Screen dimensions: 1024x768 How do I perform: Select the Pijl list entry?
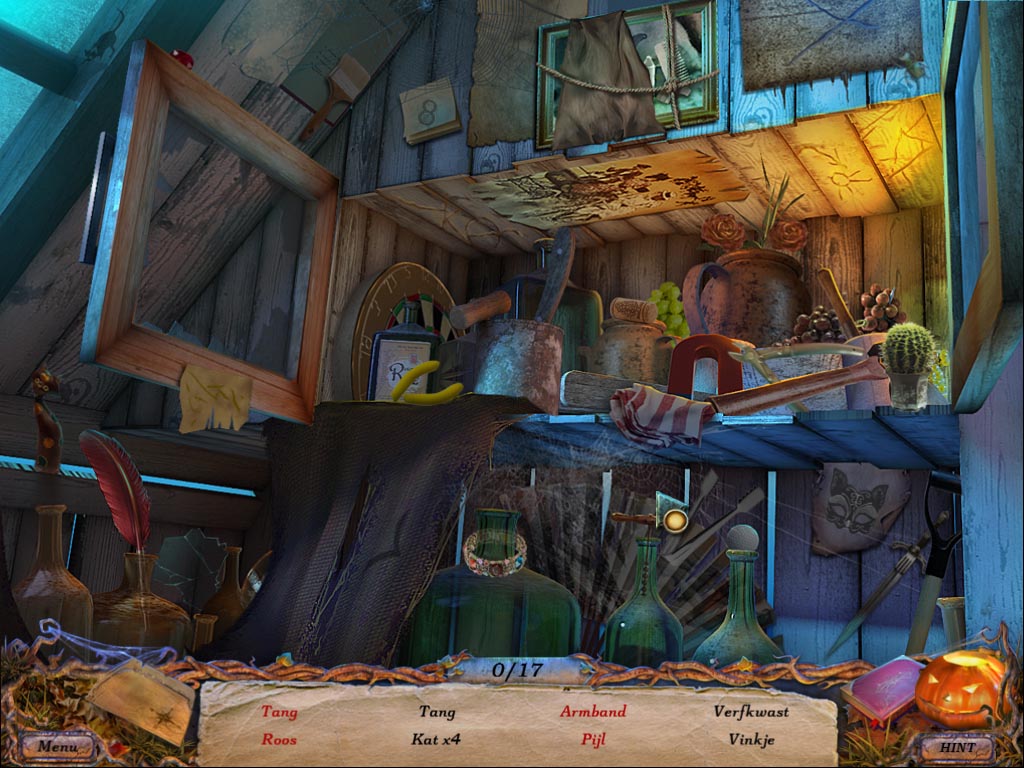pos(593,740)
